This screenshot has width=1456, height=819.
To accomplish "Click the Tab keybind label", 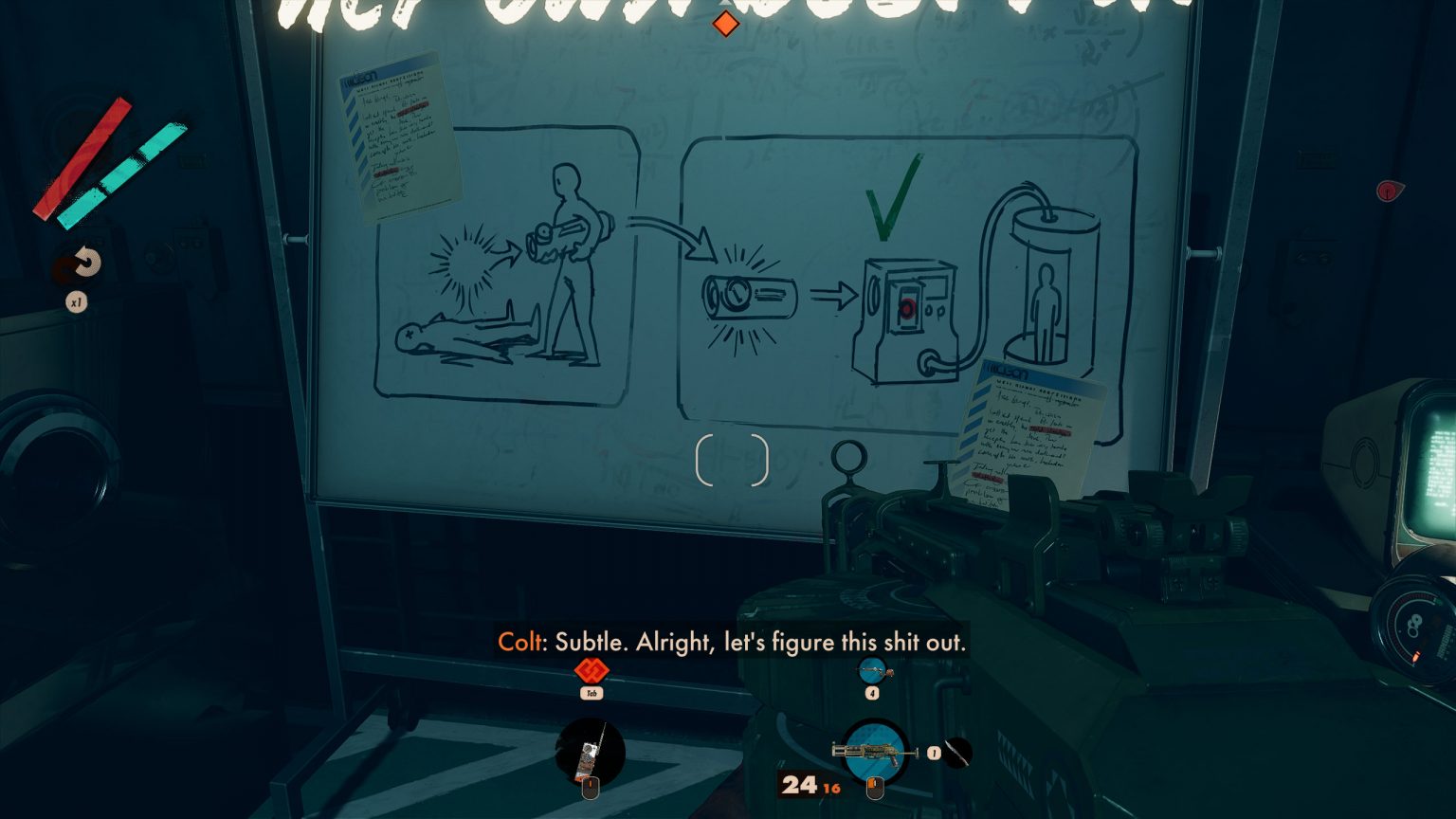I will click(x=592, y=695).
